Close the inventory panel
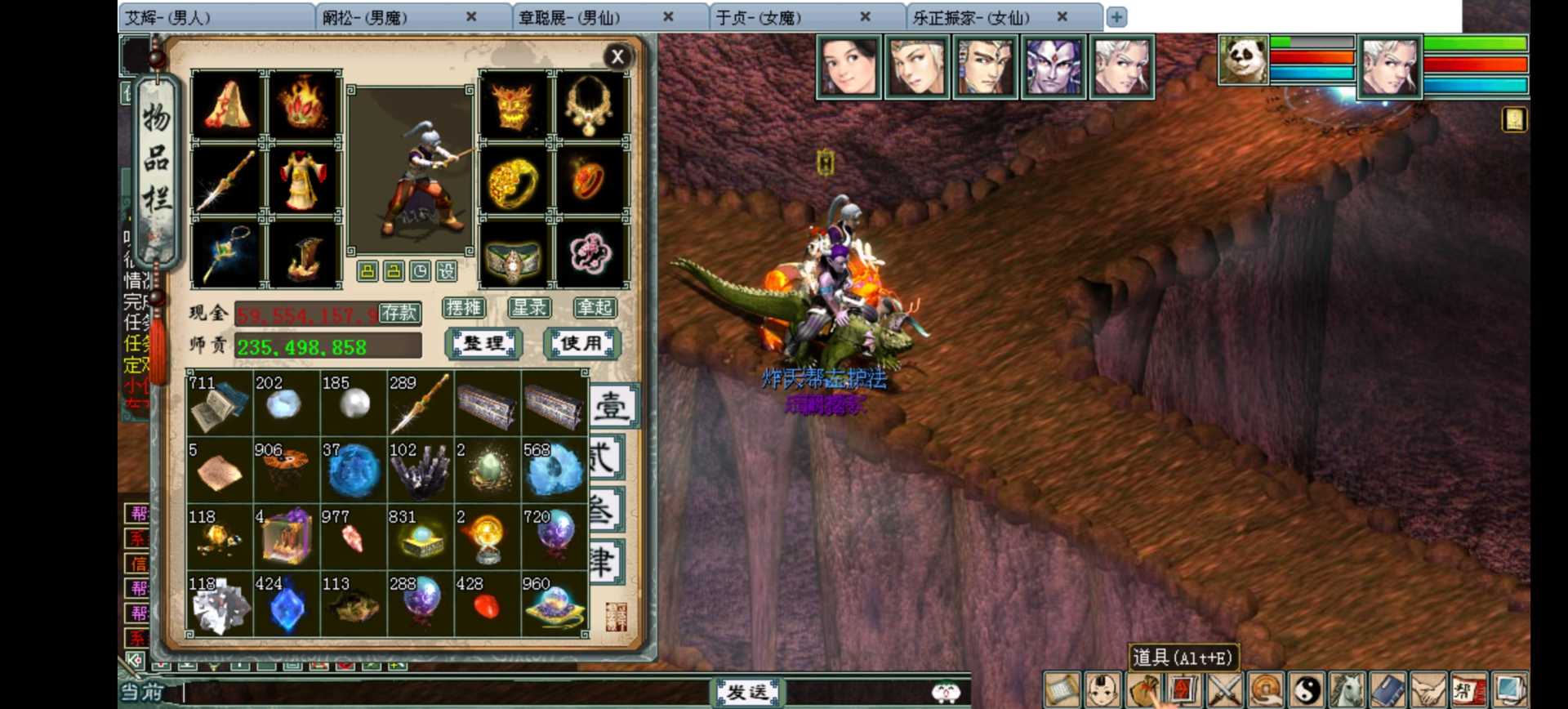 617,56
